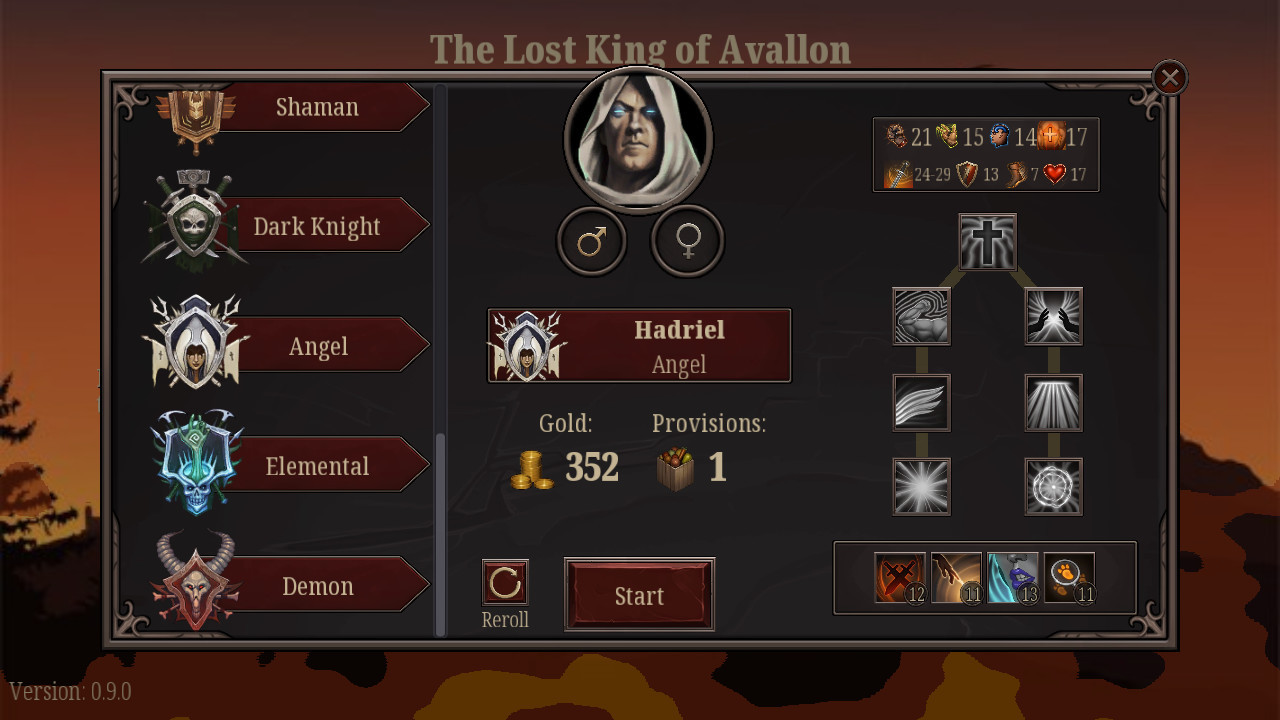Select the halo circle talent node
The height and width of the screenshot is (720, 1280).
pos(1053,487)
